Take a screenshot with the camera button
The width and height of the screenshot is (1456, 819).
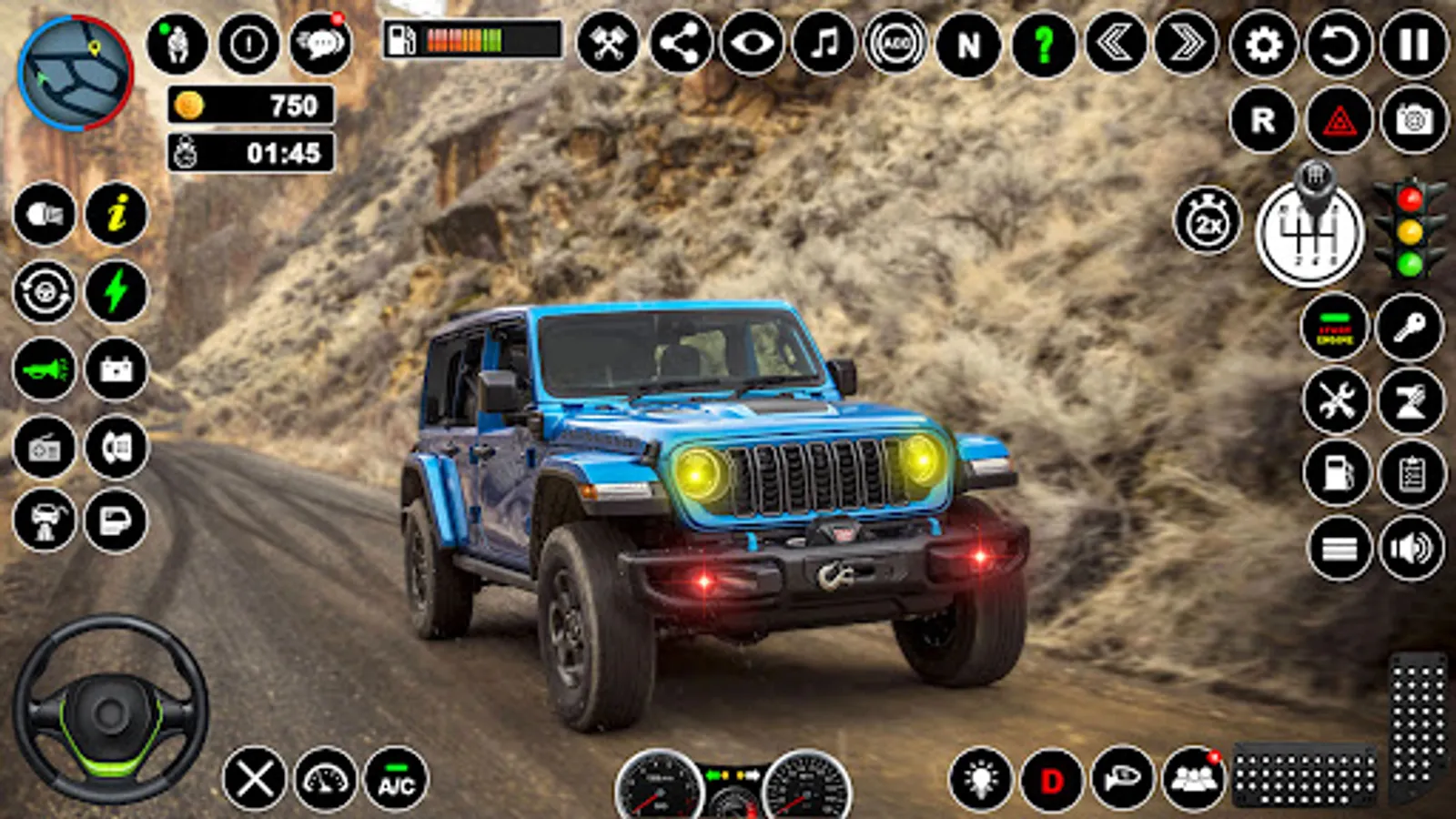point(1413,120)
